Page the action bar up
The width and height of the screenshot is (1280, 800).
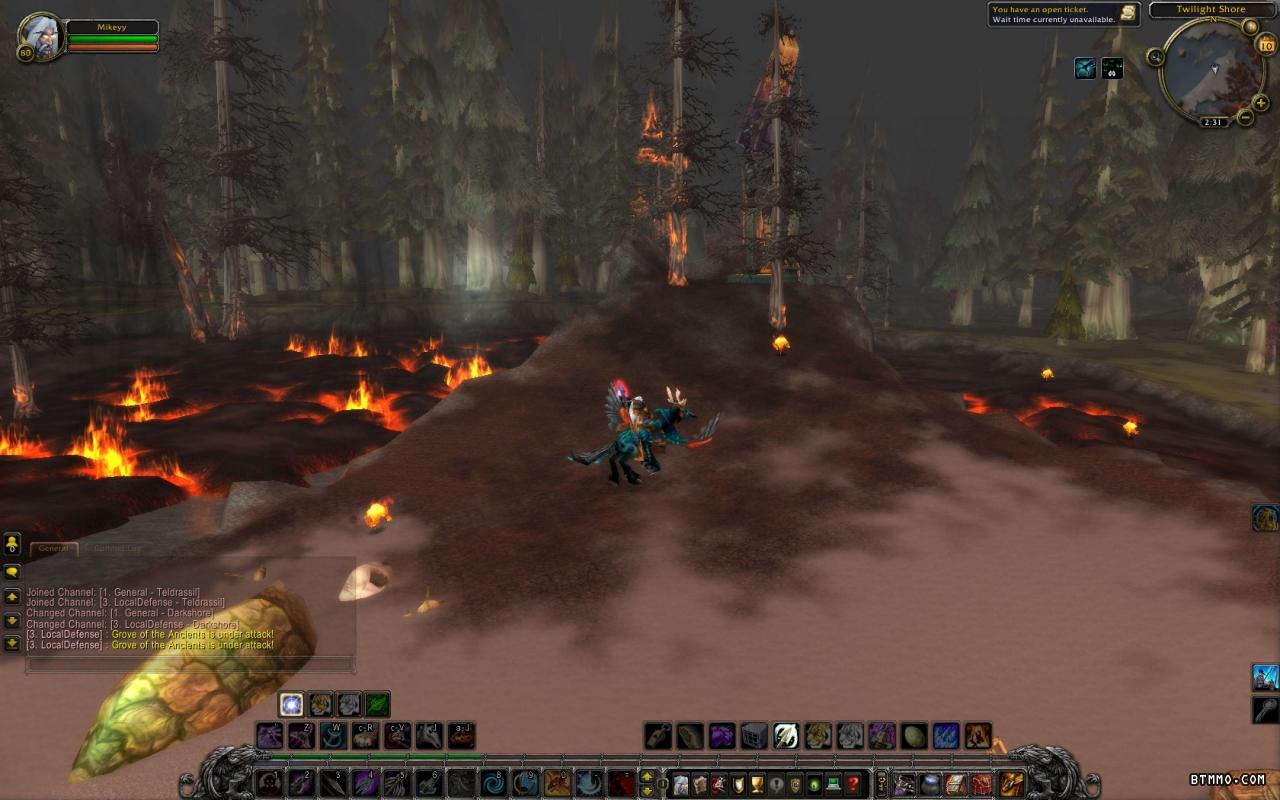(x=647, y=776)
